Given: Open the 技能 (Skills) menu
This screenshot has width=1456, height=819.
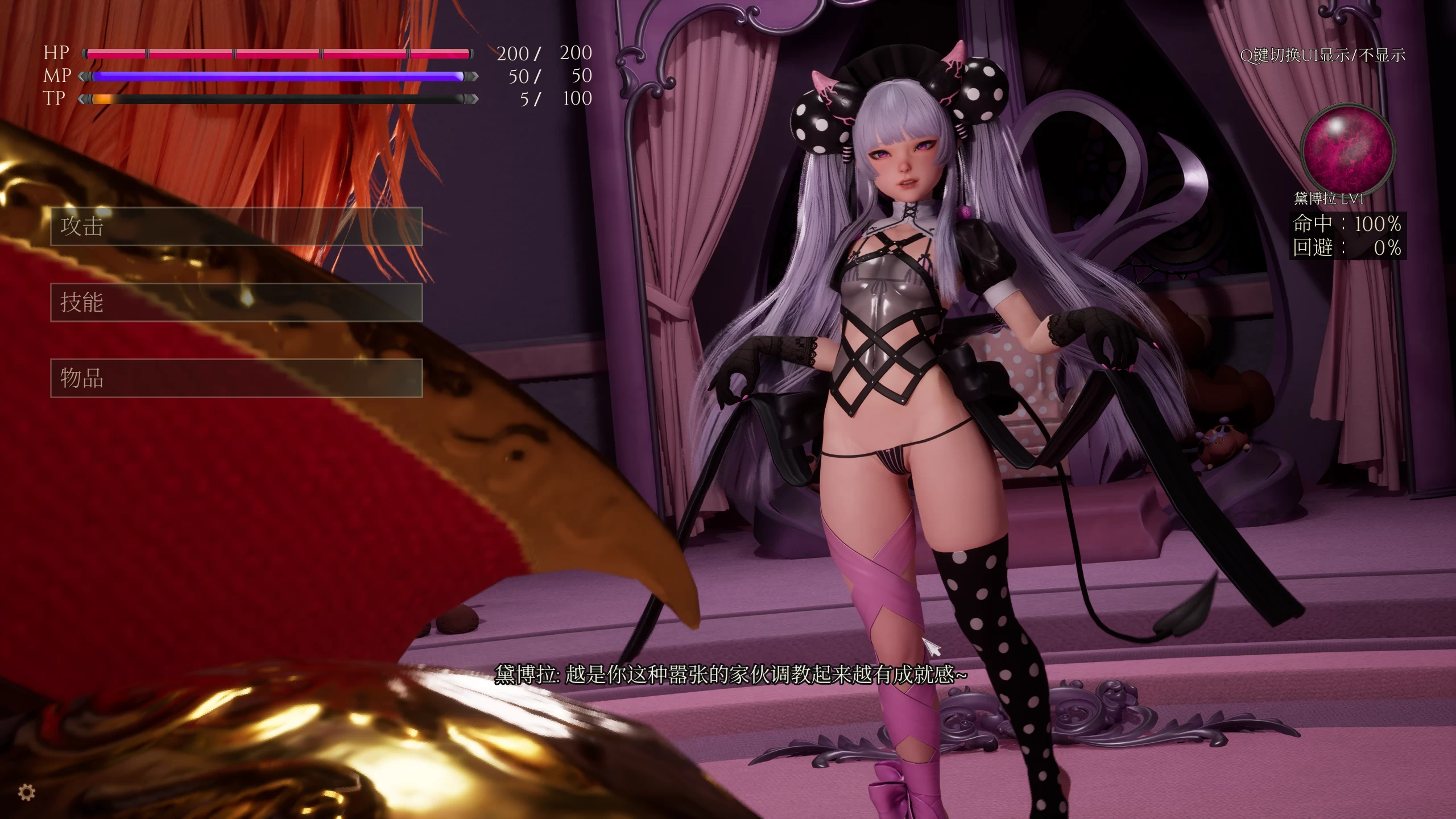Looking at the screenshot, I should point(236,302).
